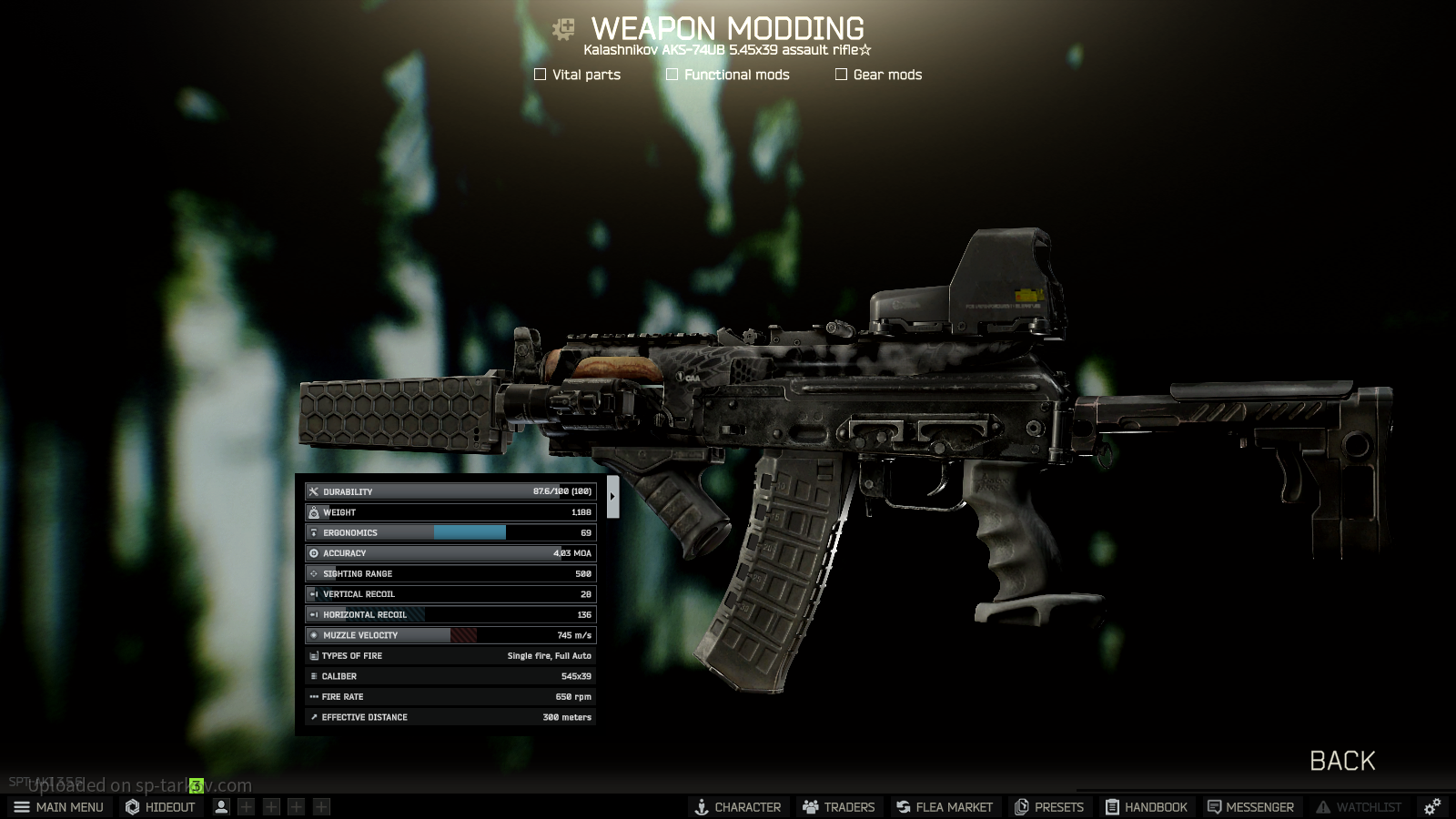Viewport: 1456px width, 819px height.
Task: Enable the Functional mods checkbox
Action: 672,75
